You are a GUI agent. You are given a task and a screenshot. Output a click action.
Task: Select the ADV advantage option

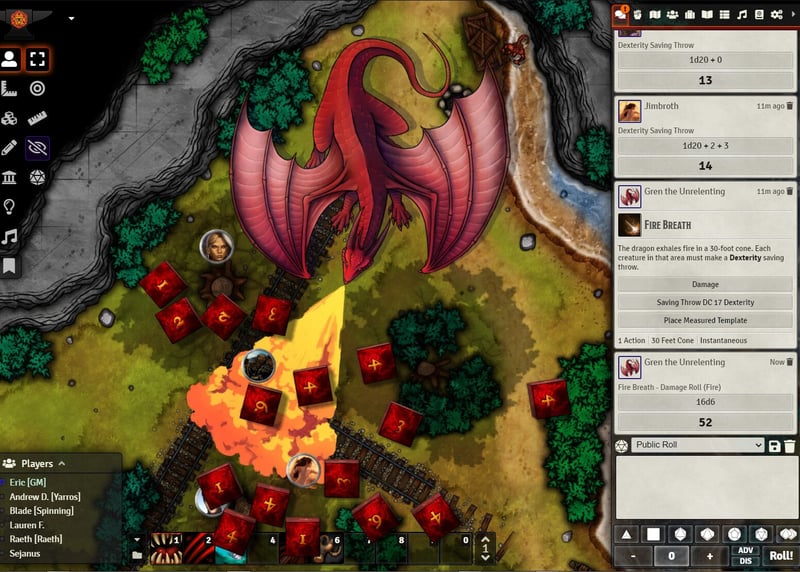pos(744,550)
